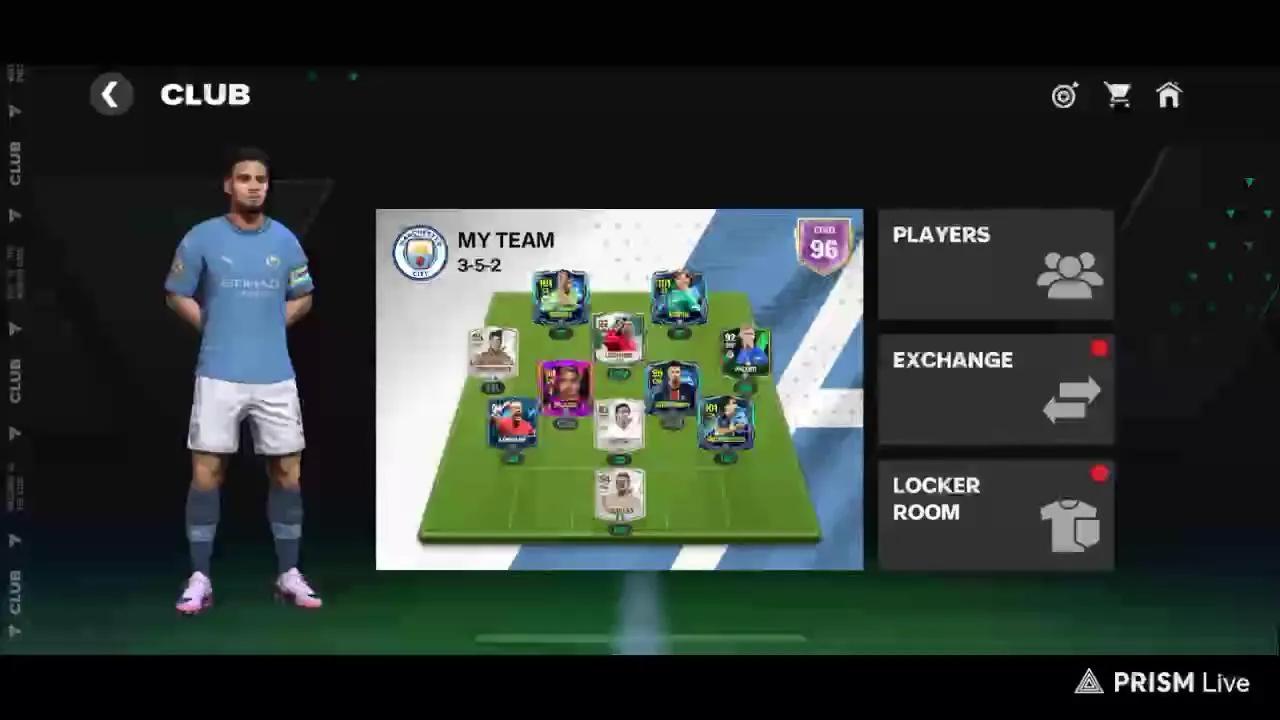Viewport: 1280px width, 720px height.
Task: Select the CLUB header title
Action: tap(205, 94)
